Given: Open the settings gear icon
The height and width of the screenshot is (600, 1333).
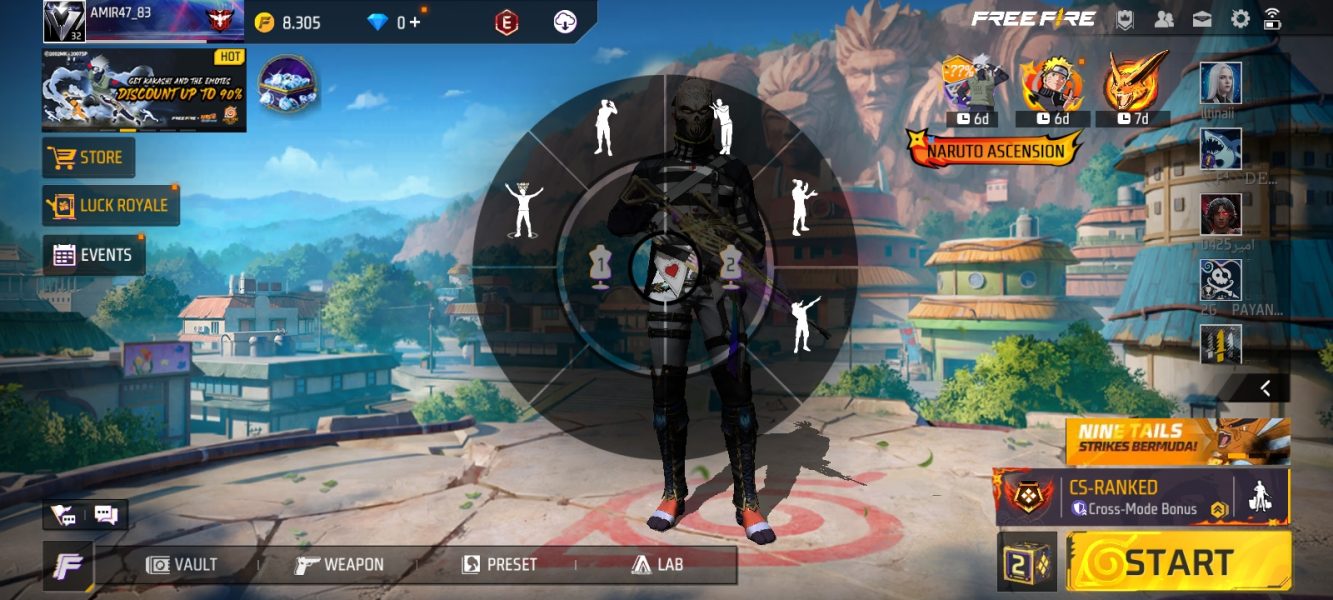Looking at the screenshot, I should pyautogui.click(x=1240, y=19).
